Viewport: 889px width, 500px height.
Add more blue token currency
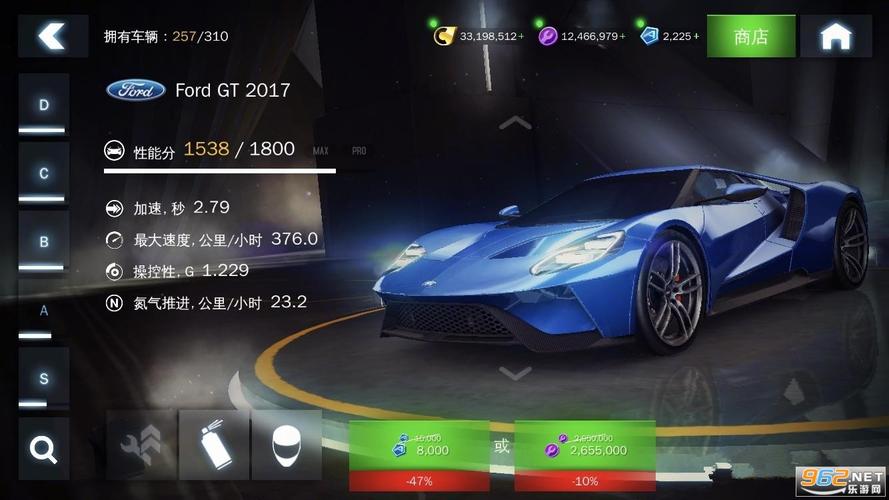696,36
